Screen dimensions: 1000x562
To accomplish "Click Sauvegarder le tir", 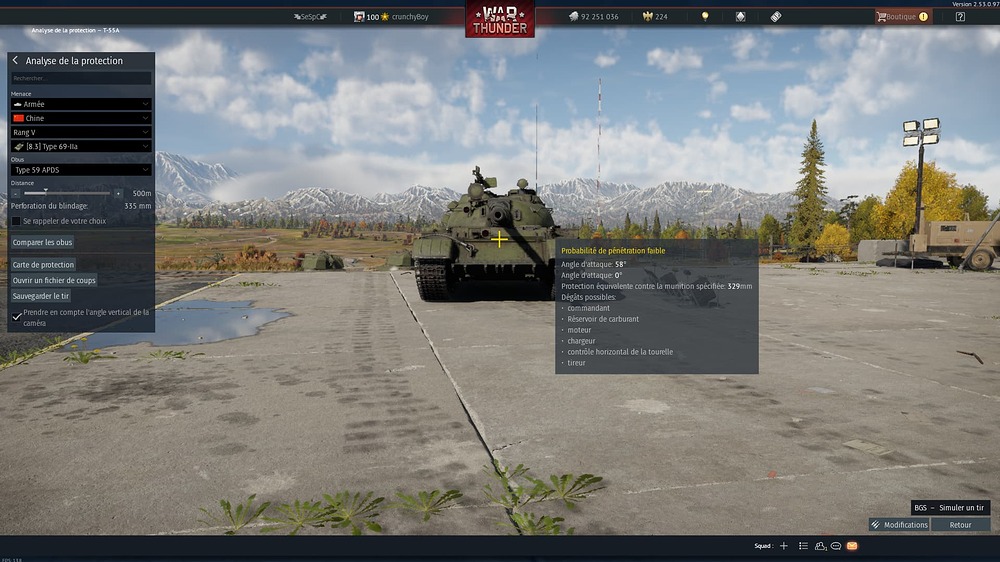I will click(x=41, y=296).
